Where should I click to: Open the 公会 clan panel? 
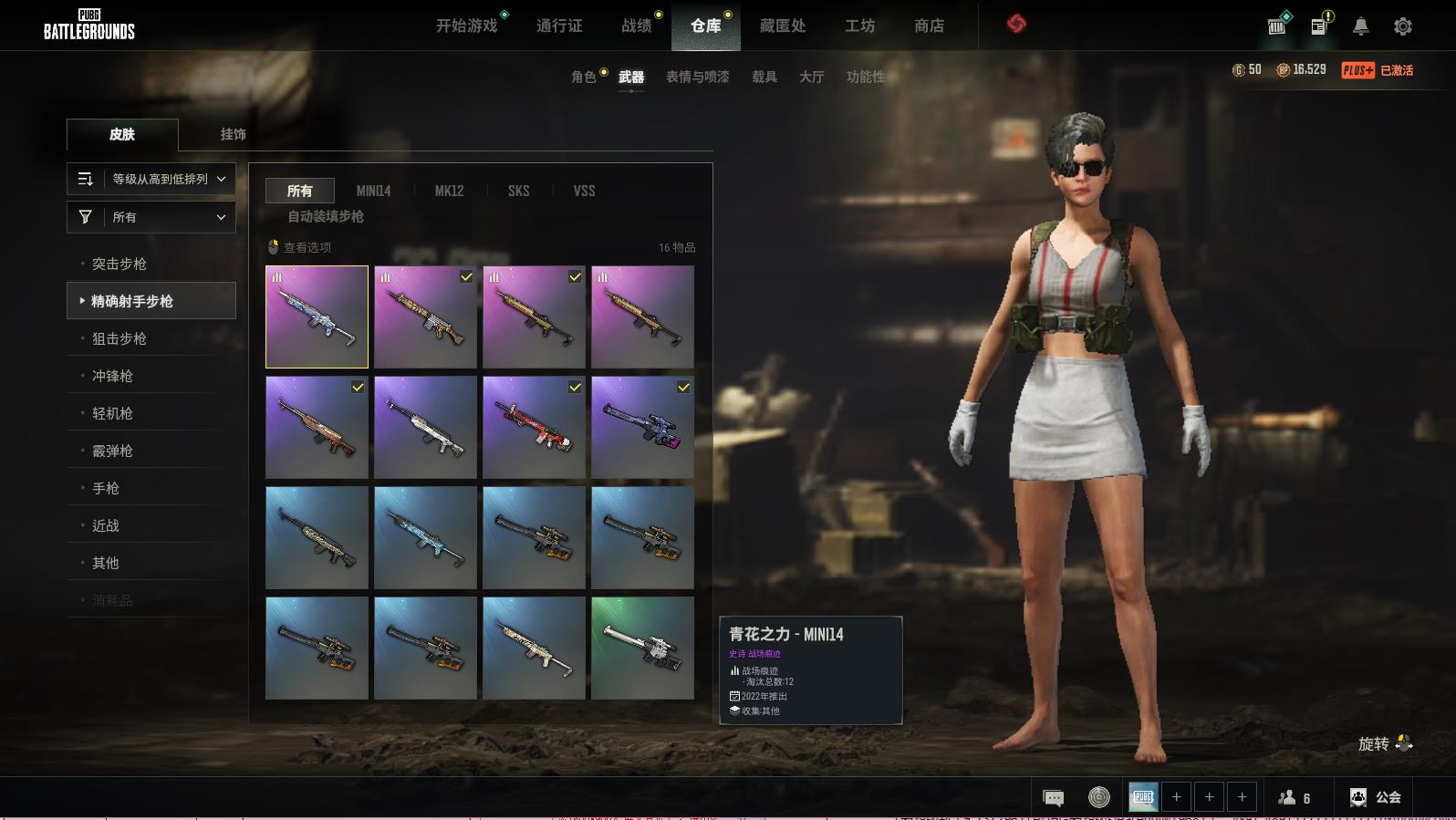click(1376, 797)
